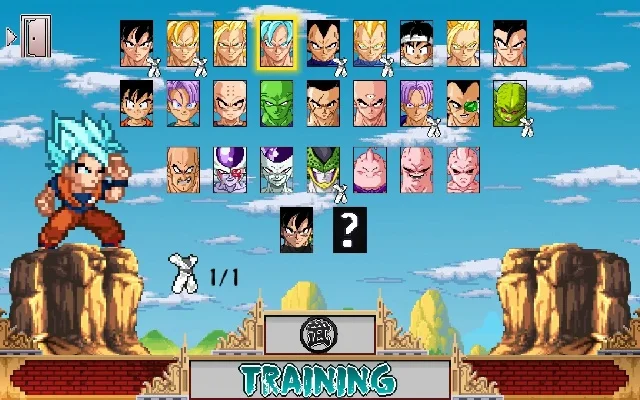This screenshot has width=640, height=400.
Task: Choose Vegeta wearing the green scouter
Action: click(x=462, y=104)
